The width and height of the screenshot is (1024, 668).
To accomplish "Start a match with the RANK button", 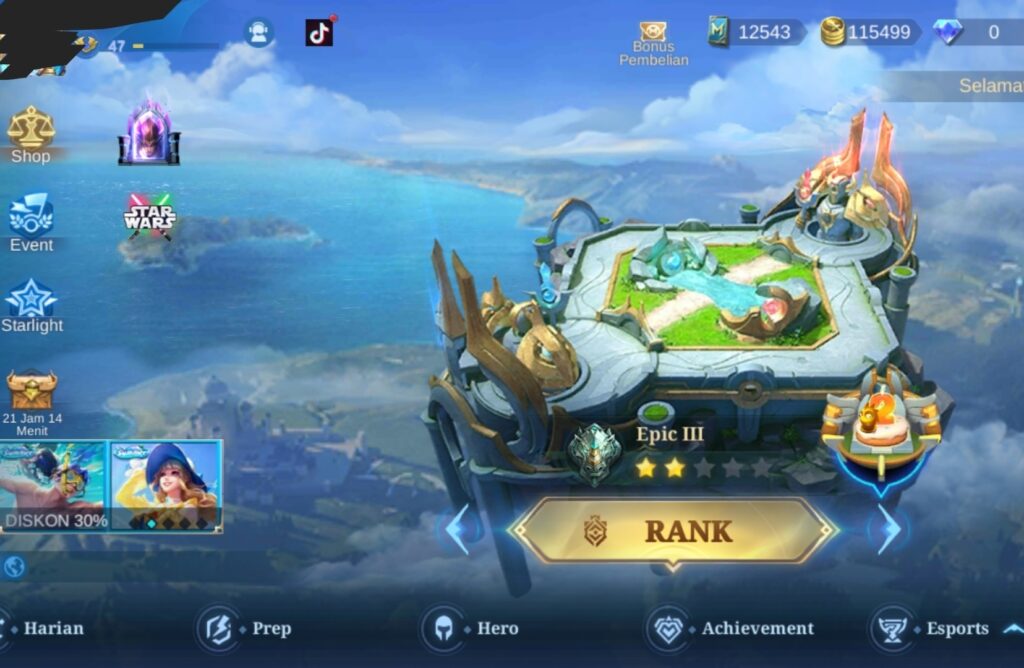I will [x=672, y=531].
